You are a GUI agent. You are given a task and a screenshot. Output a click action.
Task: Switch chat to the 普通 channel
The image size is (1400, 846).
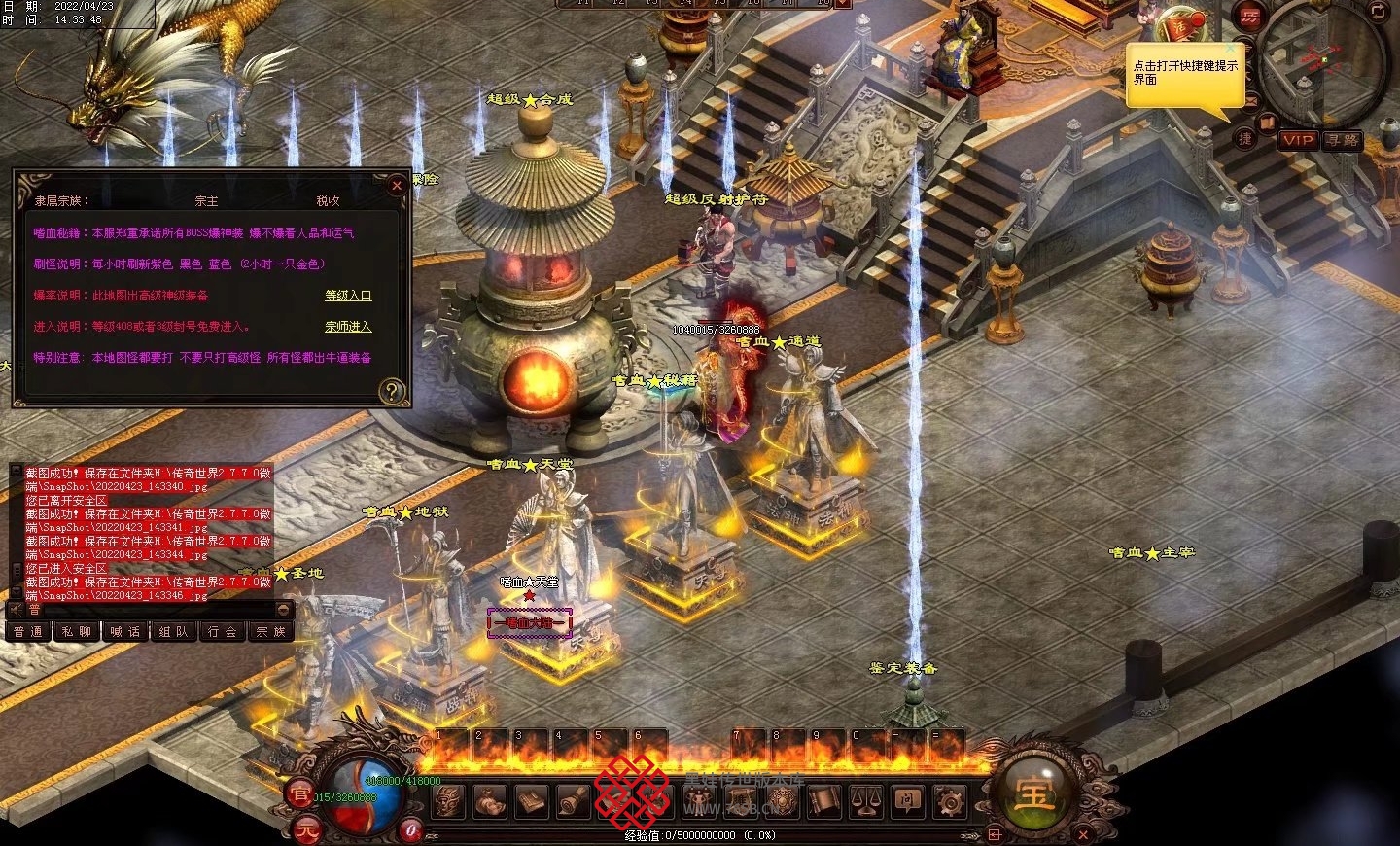pyautogui.click(x=28, y=631)
